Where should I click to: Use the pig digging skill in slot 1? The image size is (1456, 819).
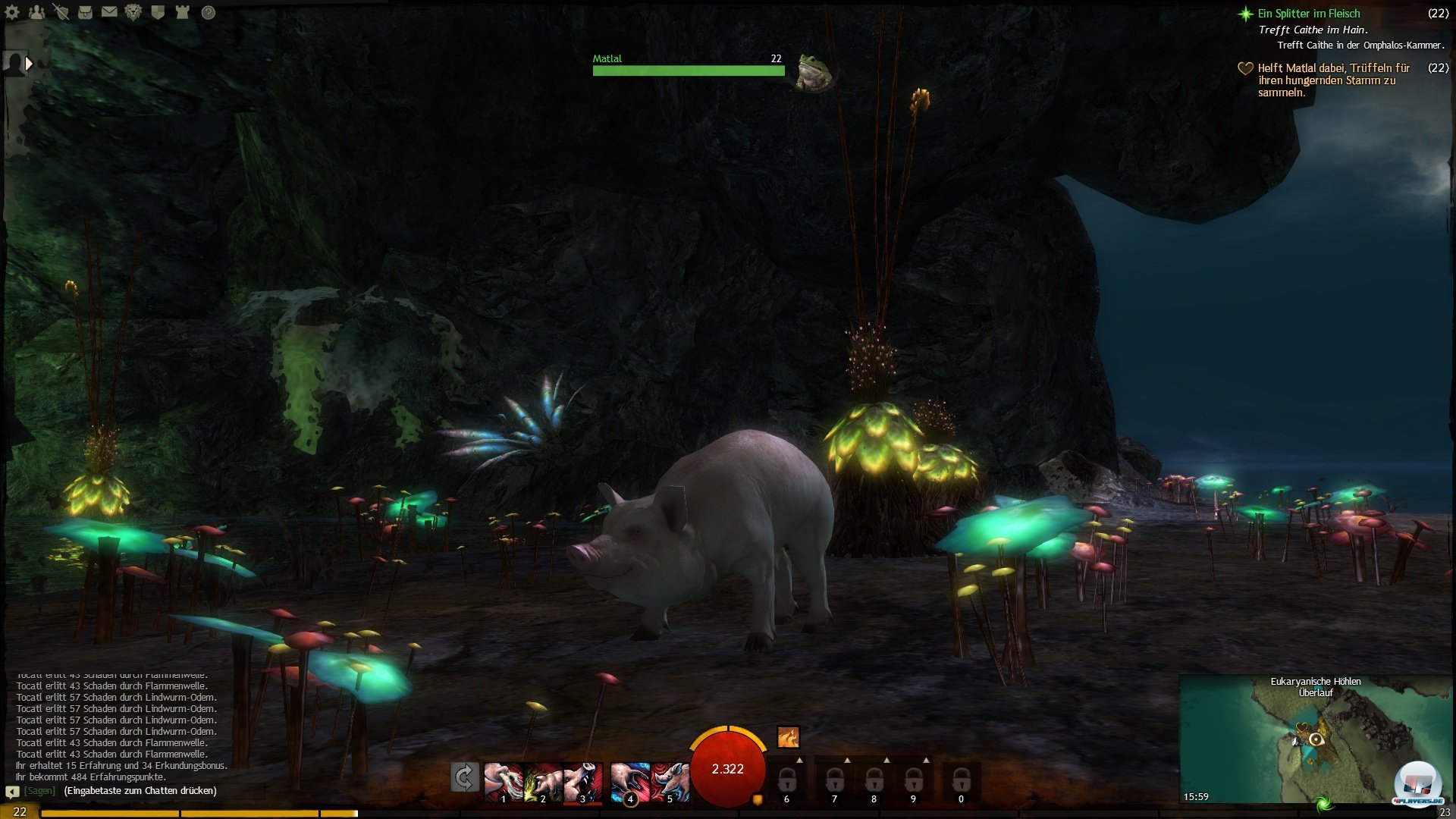(504, 782)
